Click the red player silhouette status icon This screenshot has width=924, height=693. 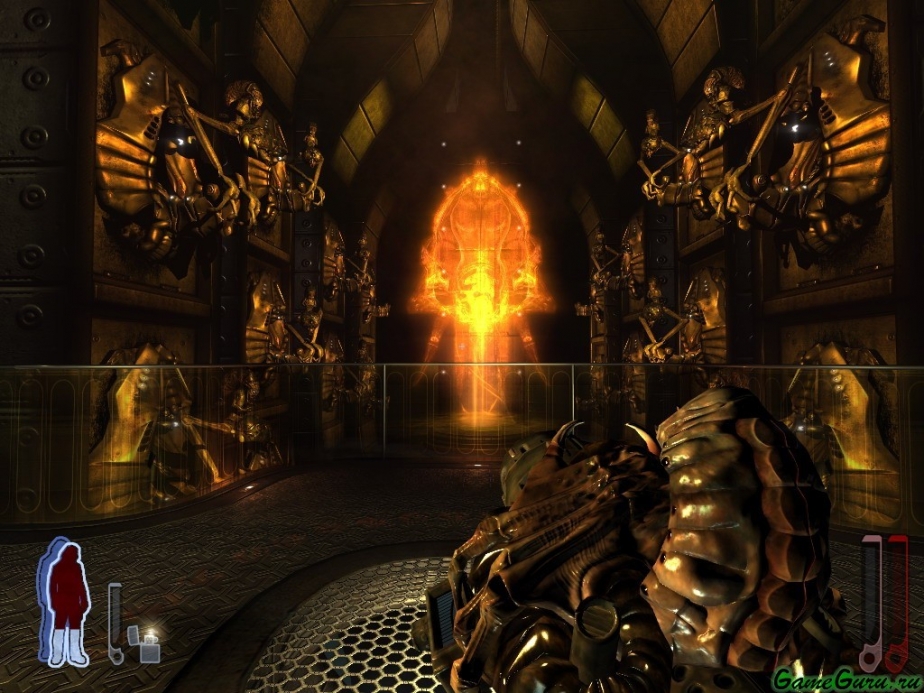(x=65, y=602)
